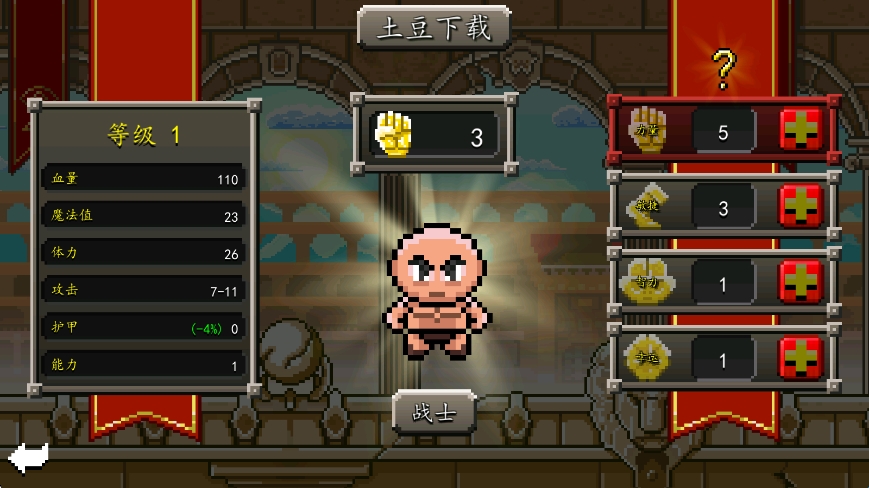Add a point to Luck (幸运)

pyautogui.click(x=800, y=356)
